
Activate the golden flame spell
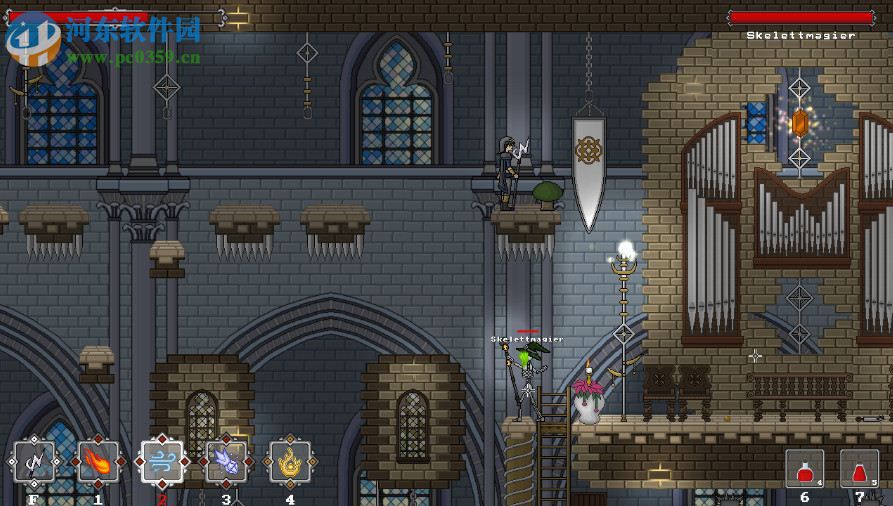pos(290,463)
